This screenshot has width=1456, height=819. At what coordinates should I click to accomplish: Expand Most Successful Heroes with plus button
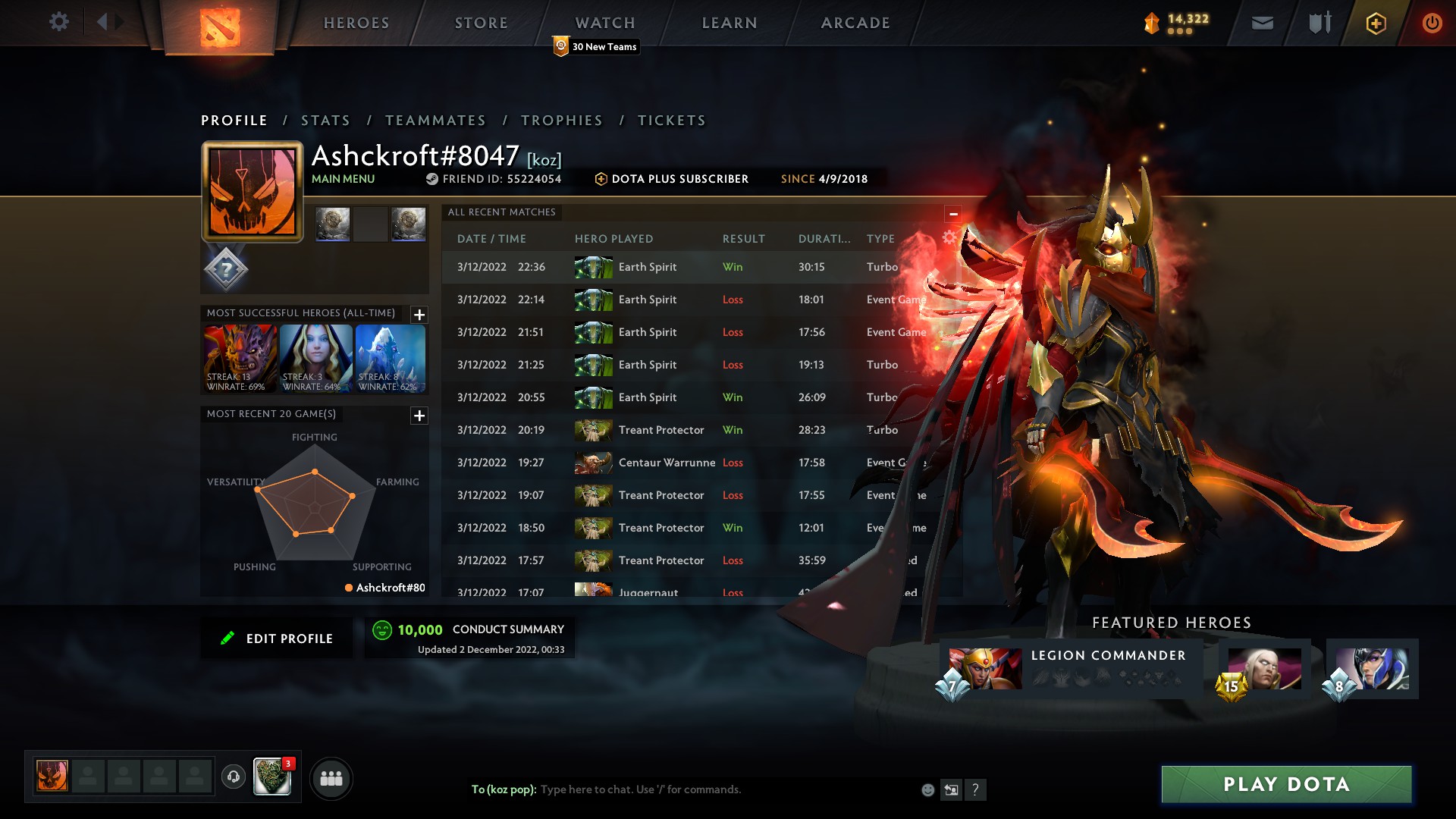pos(418,314)
